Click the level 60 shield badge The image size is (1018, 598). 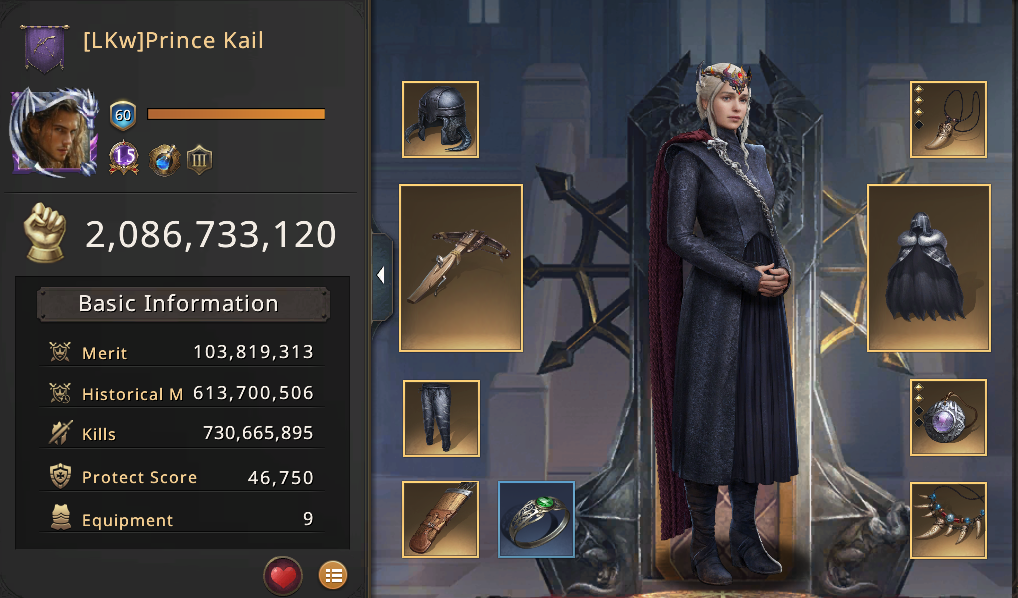[122, 114]
